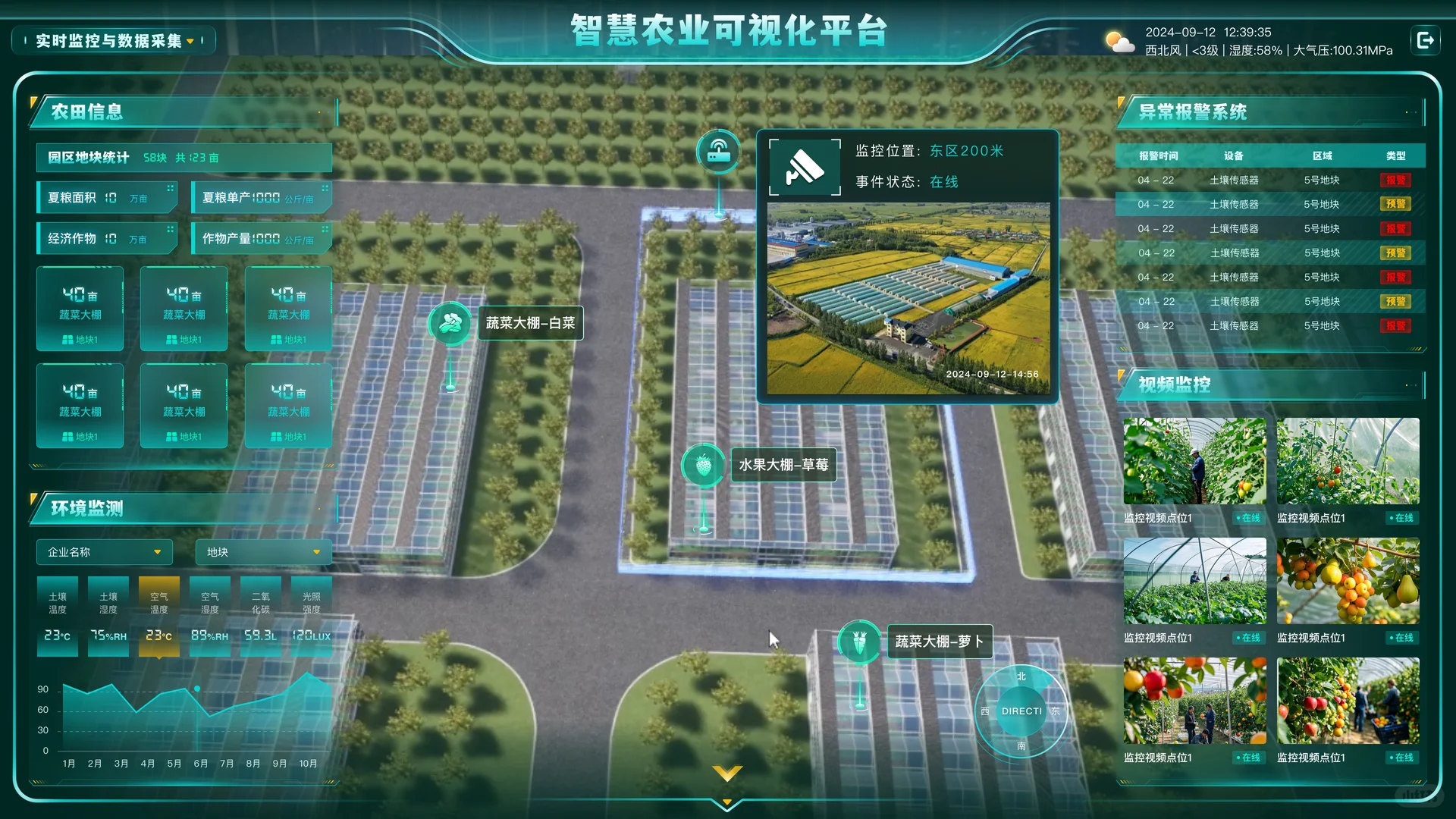Click the logout icon at top right
This screenshot has width=1456, height=819.
pyautogui.click(x=1426, y=39)
